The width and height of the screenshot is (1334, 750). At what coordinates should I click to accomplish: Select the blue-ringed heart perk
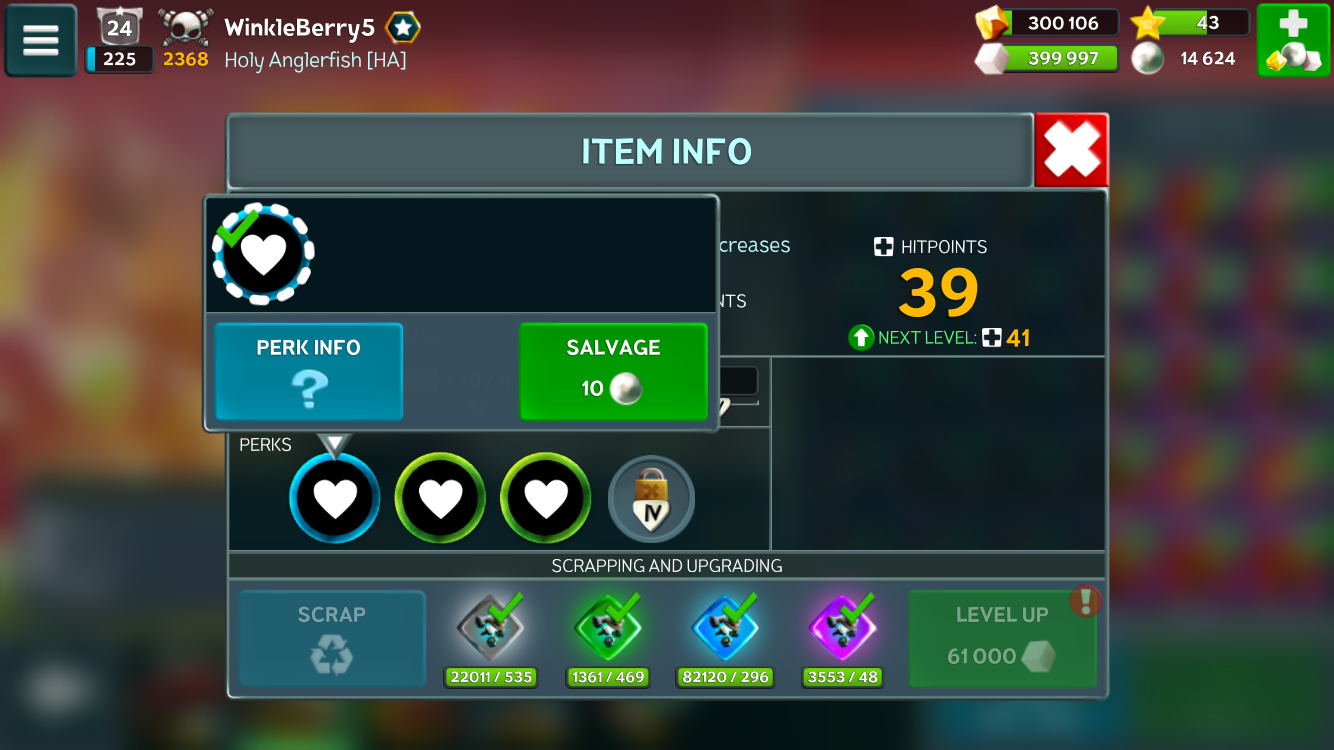(x=335, y=498)
